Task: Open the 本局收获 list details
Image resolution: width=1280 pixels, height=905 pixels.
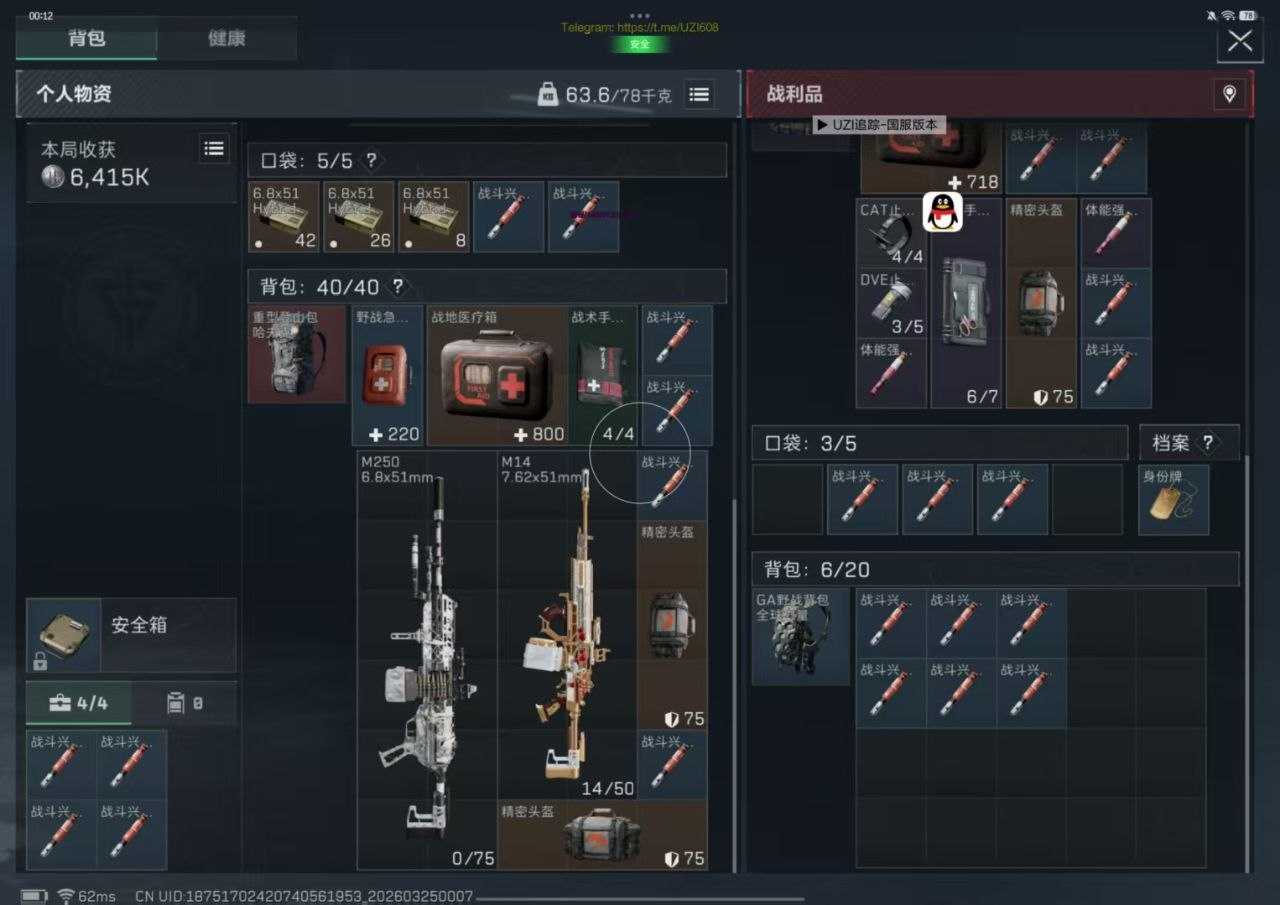Action: click(214, 149)
